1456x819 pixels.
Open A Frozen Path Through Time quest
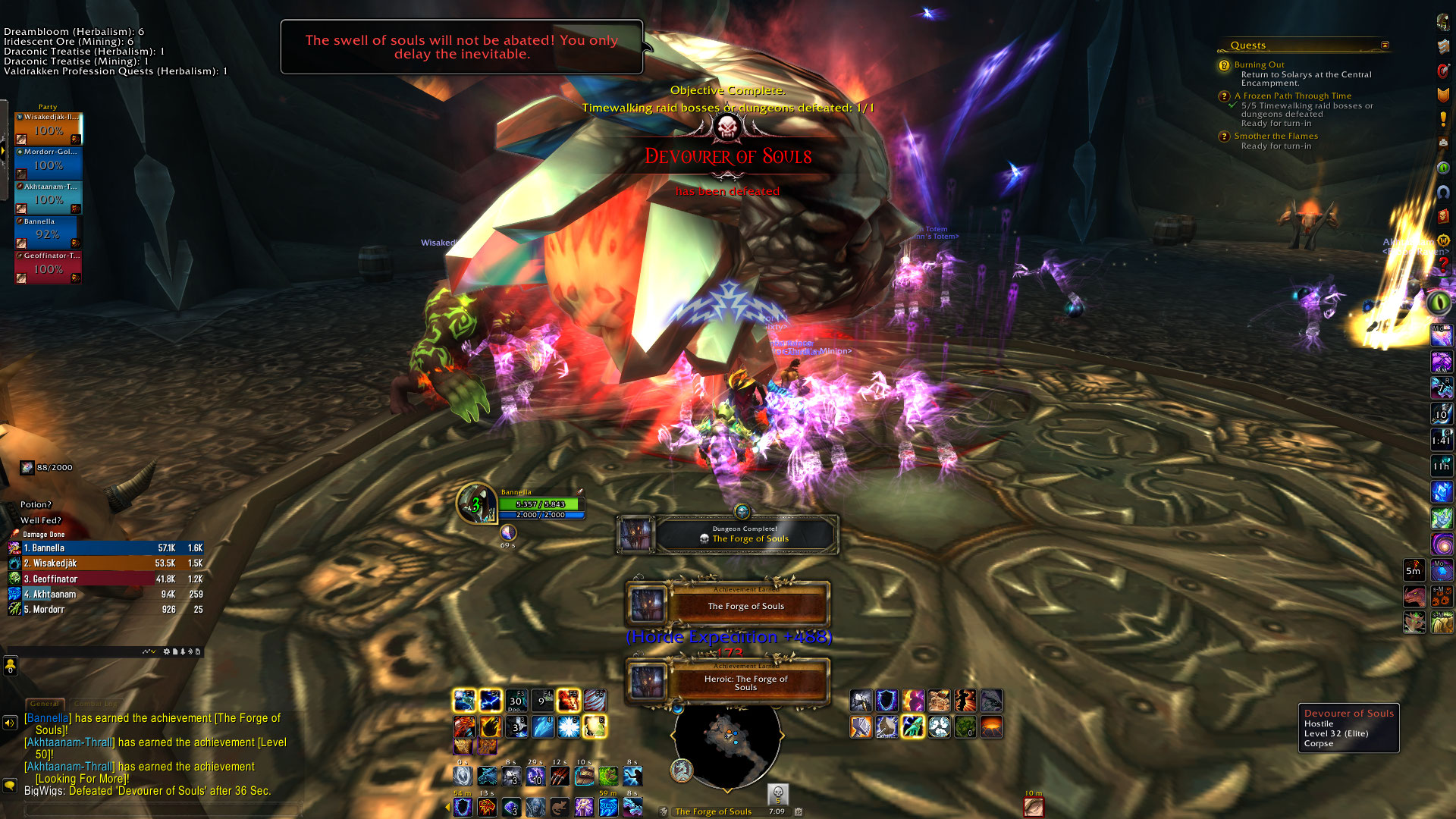click(x=1292, y=96)
